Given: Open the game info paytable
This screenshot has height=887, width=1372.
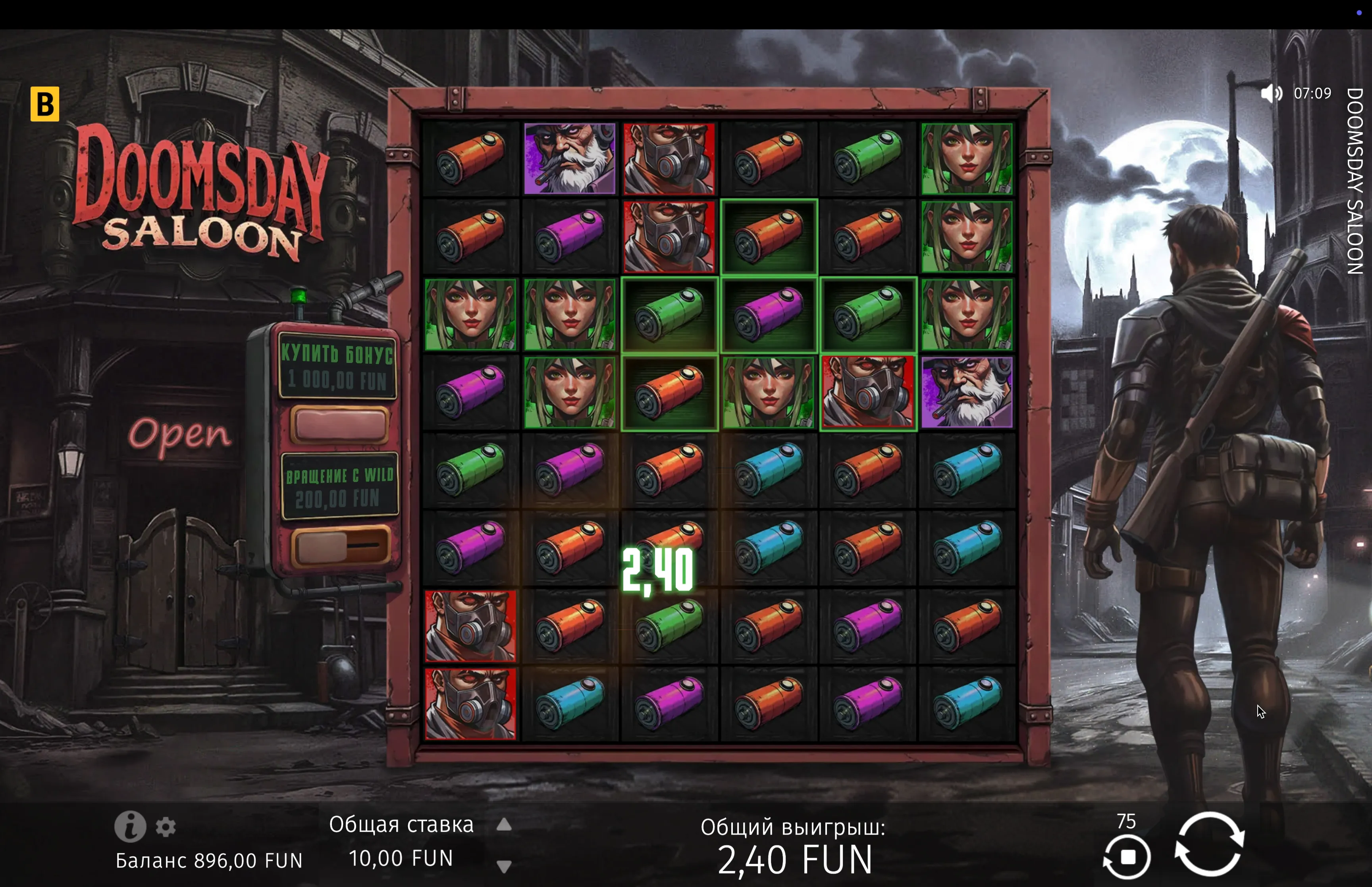Looking at the screenshot, I should coord(129,827).
